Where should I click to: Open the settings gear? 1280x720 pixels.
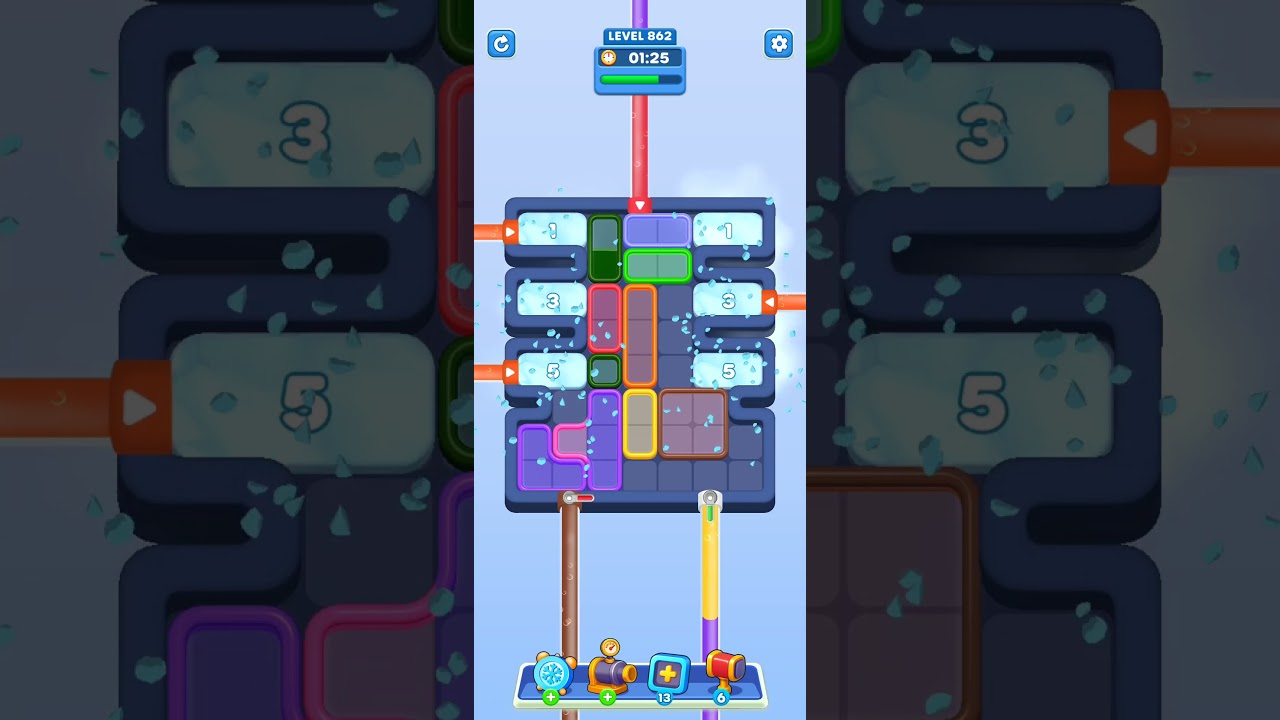point(779,44)
